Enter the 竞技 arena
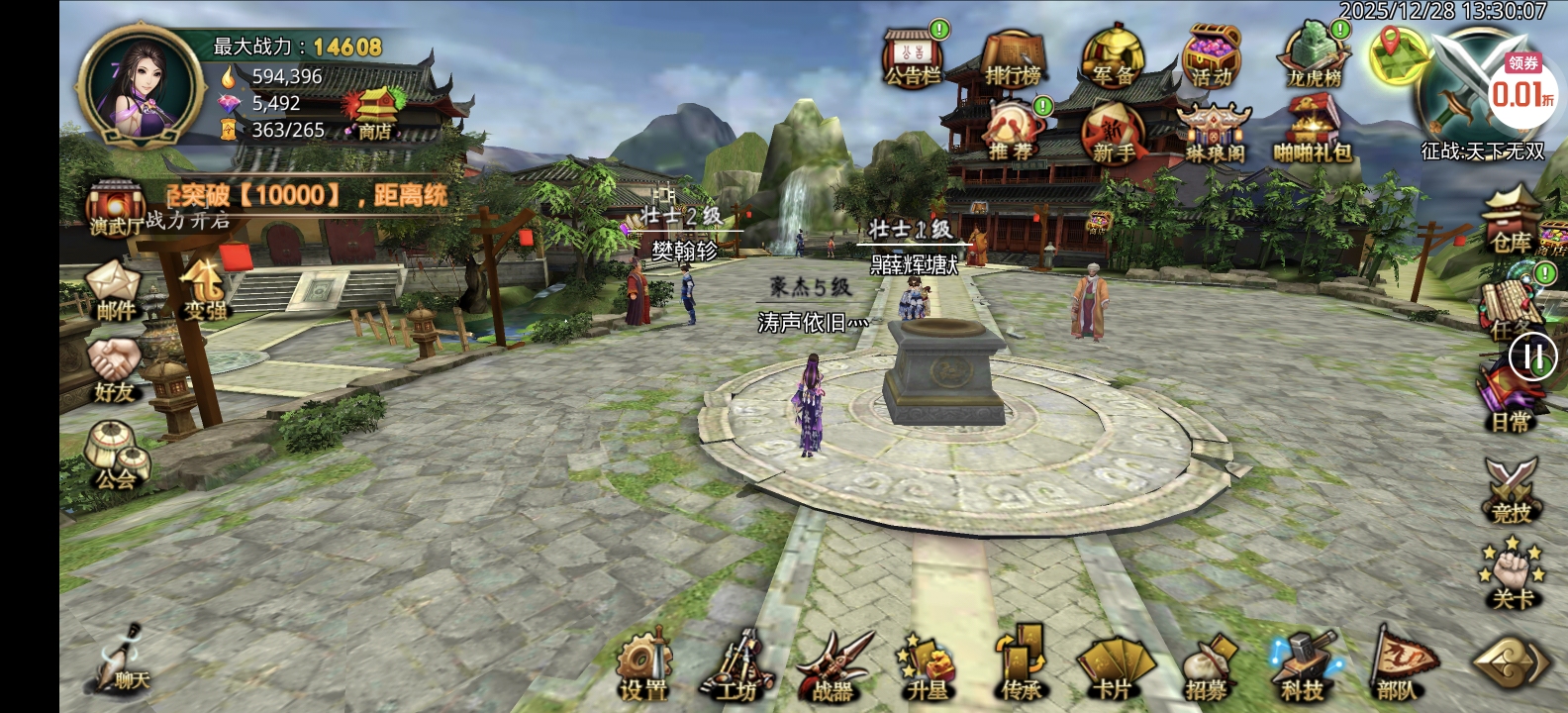 [x=1512, y=490]
